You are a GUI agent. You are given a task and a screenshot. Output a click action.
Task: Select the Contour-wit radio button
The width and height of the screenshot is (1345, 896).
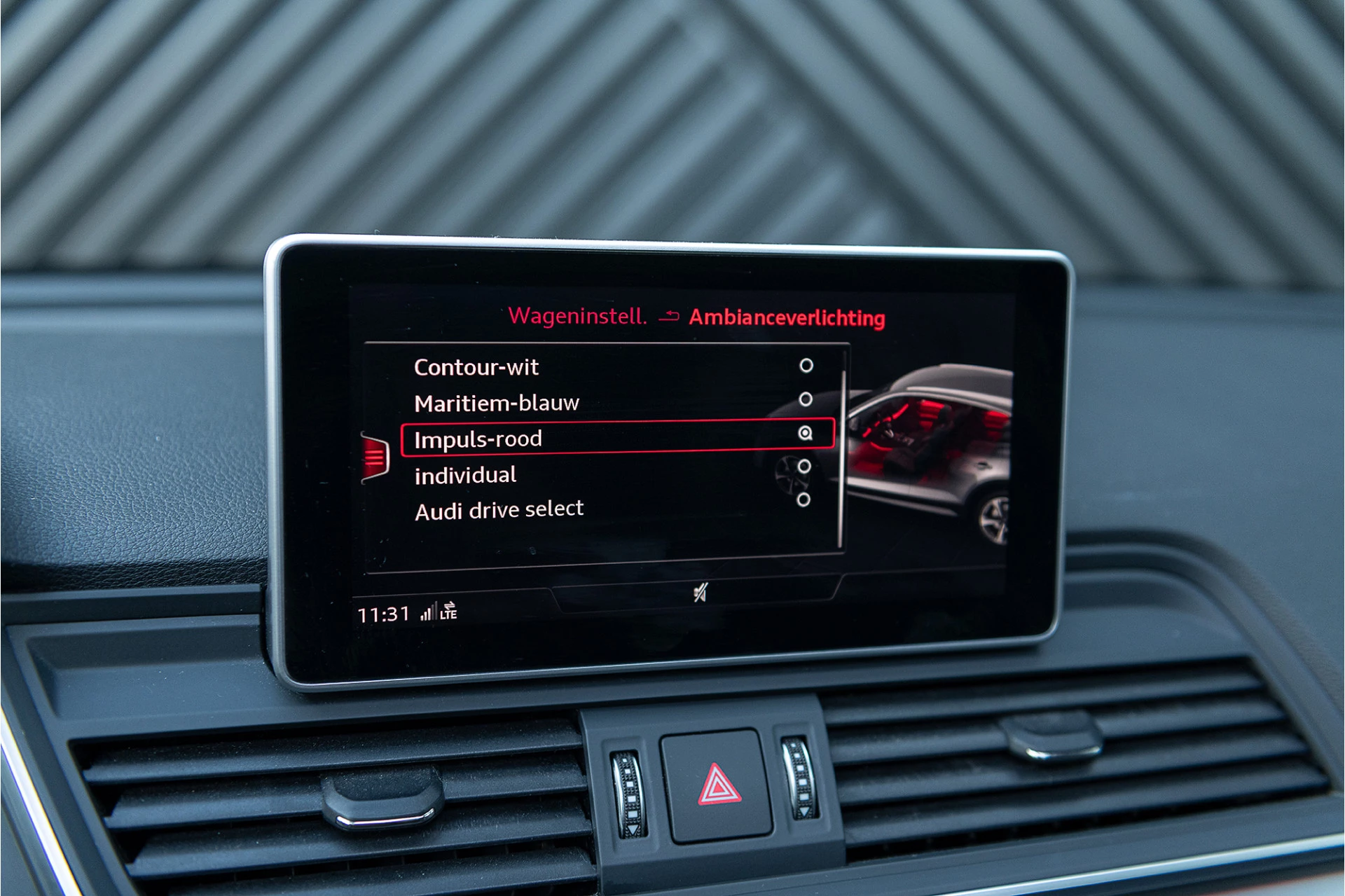pyautogui.click(x=807, y=364)
